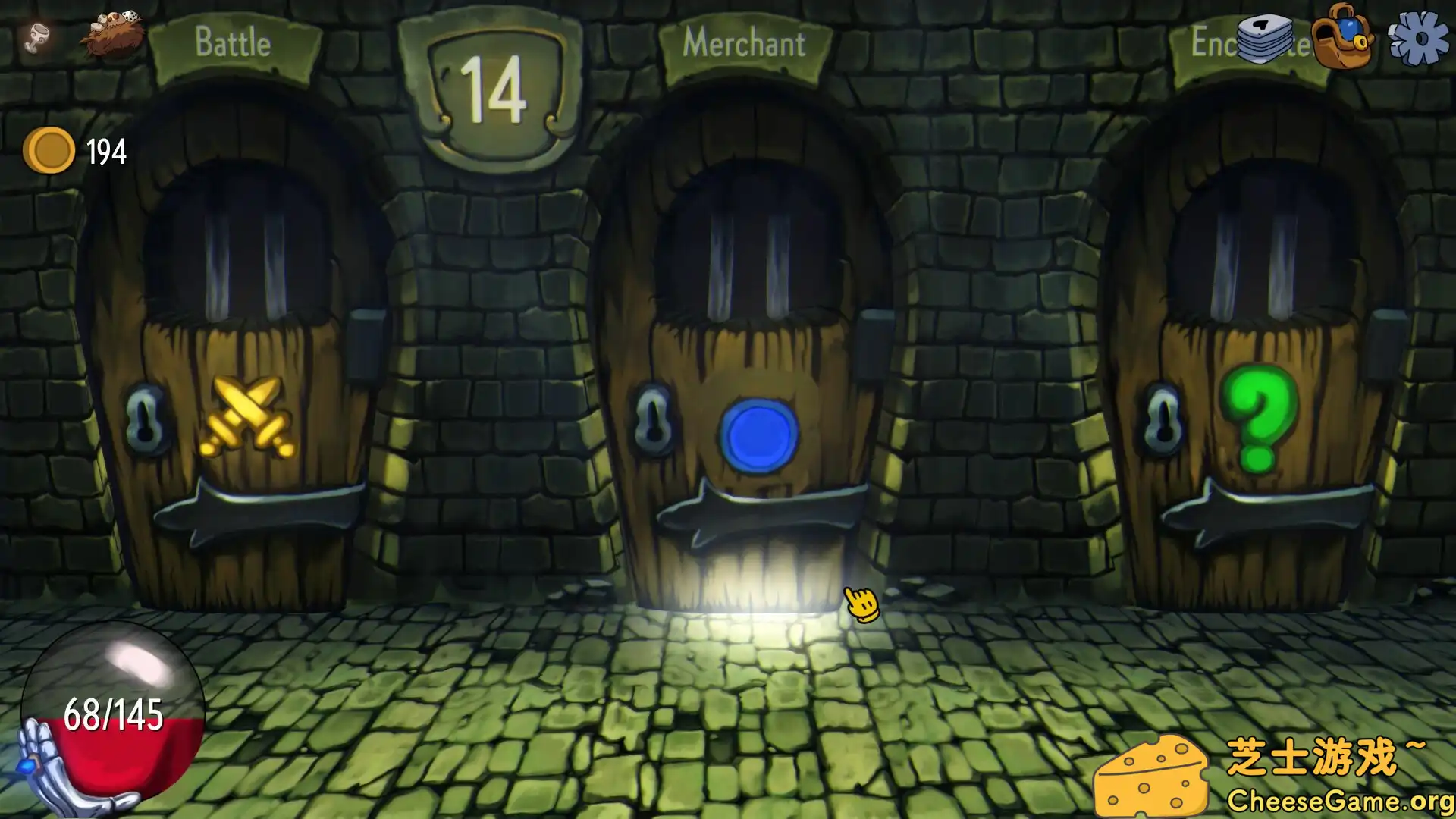Screen dimensions: 1456x819
Task: Click the dice nest icon
Action: tap(112, 34)
